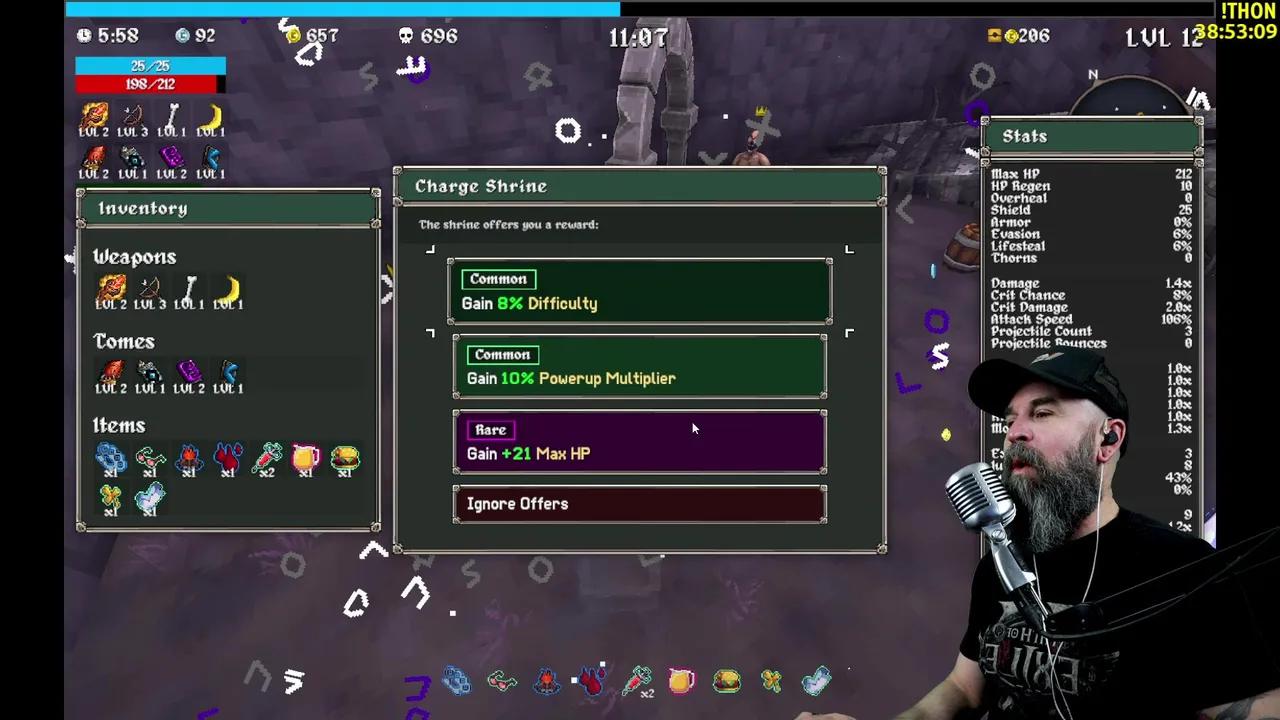Click the coin counter at top left
Viewport: 1280px width, 720px height.
point(295,36)
